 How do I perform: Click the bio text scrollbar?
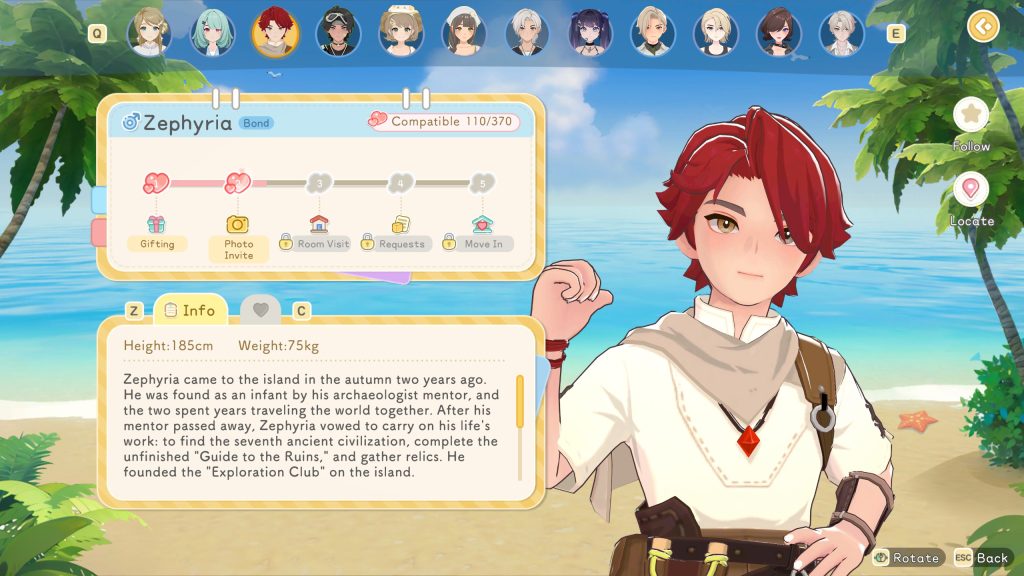coord(520,412)
